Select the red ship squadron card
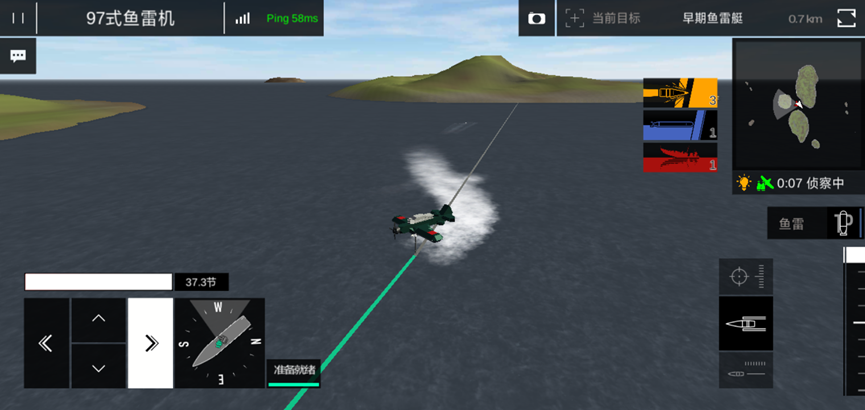865x410 pixels. (680, 157)
